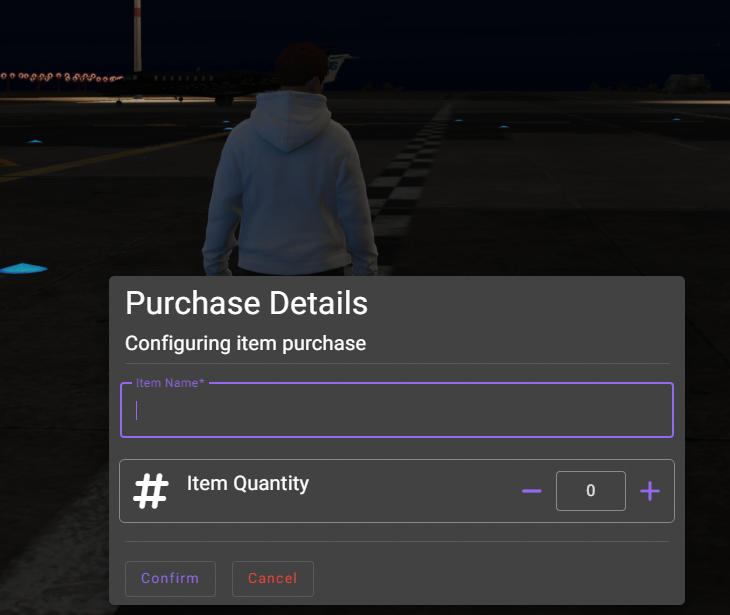This screenshot has height=615, width=730.
Task: Decrease item quantity with the minus button
Action: [x=532, y=491]
